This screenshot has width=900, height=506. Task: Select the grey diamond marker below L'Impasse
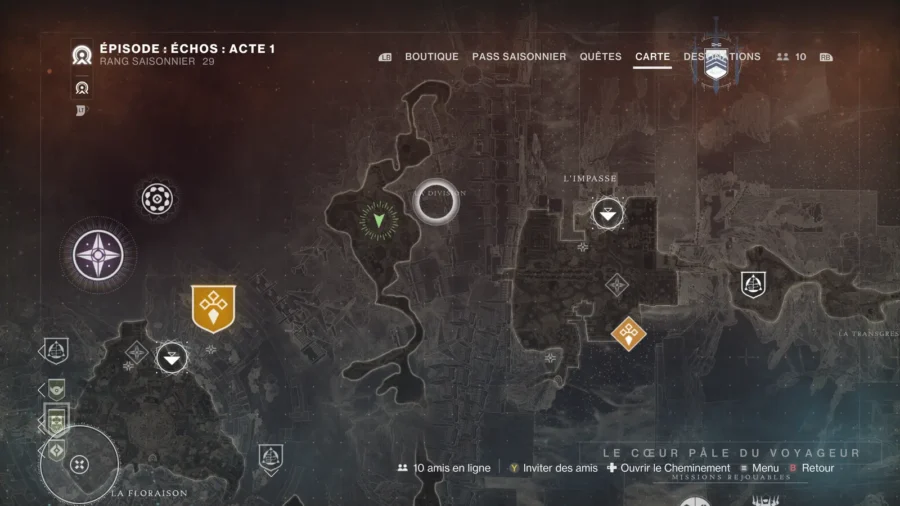pos(617,285)
